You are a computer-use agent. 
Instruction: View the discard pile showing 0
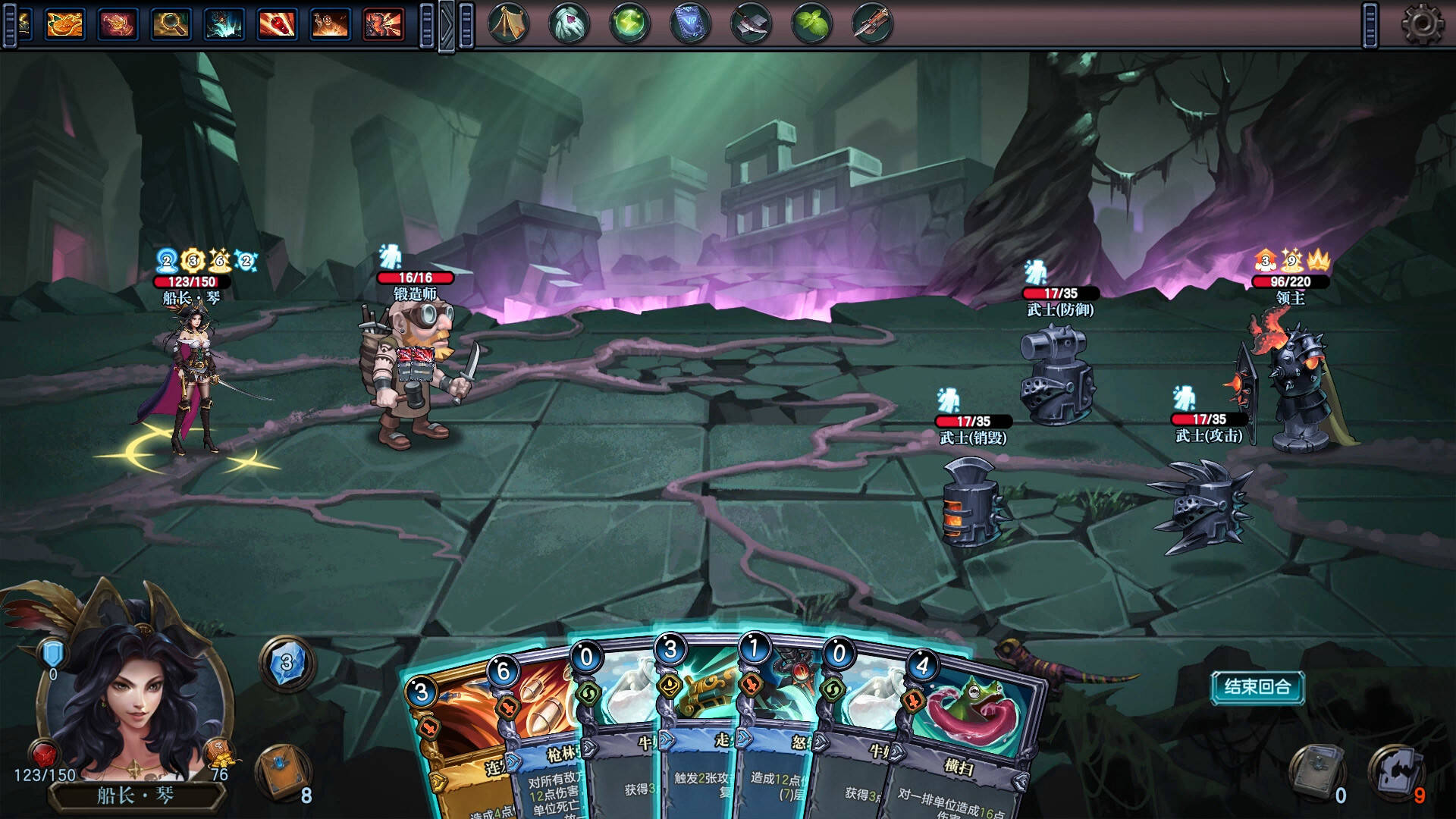[x=1318, y=772]
